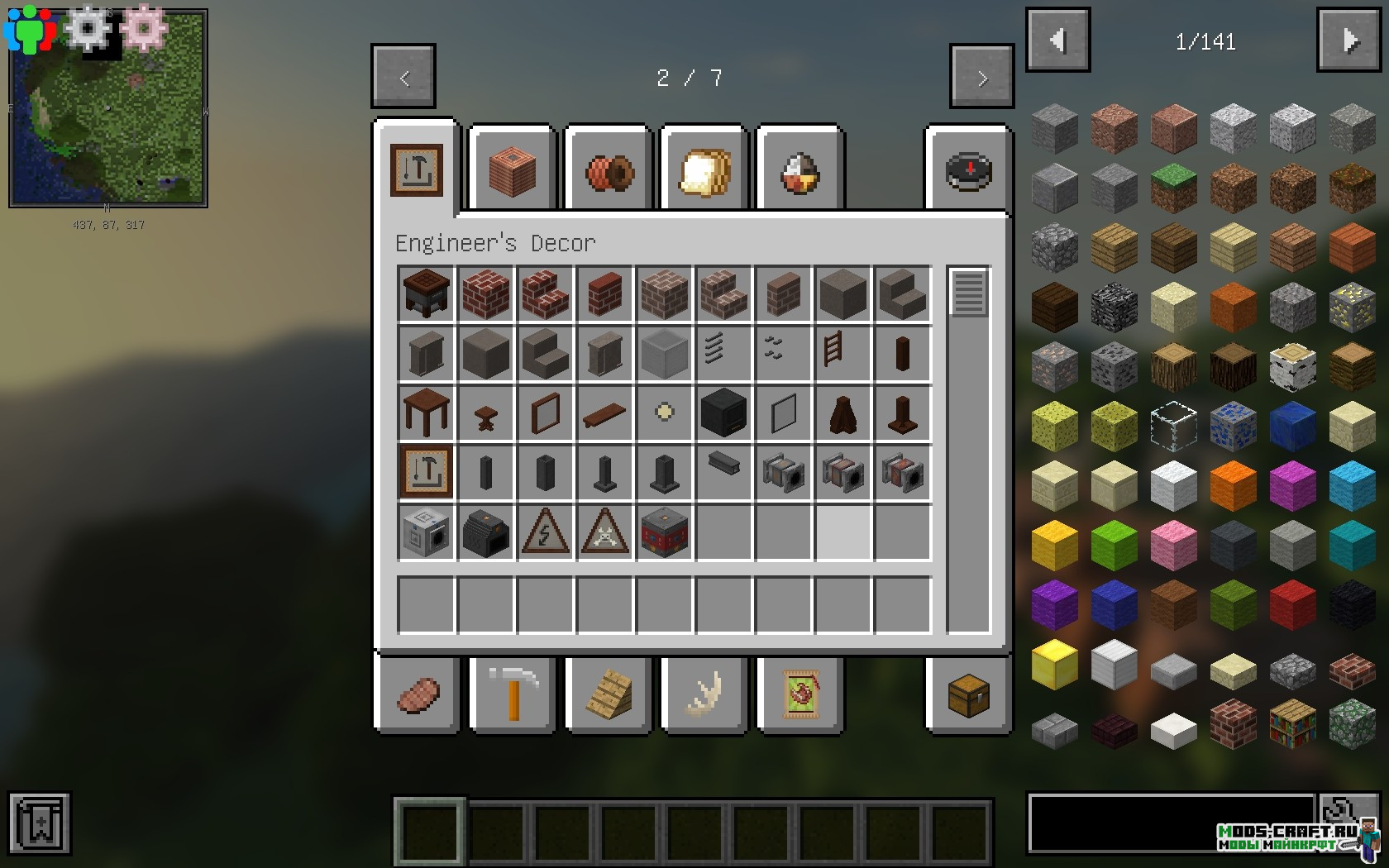Open the compass search tab
The height and width of the screenshot is (868, 1389).
968,173
